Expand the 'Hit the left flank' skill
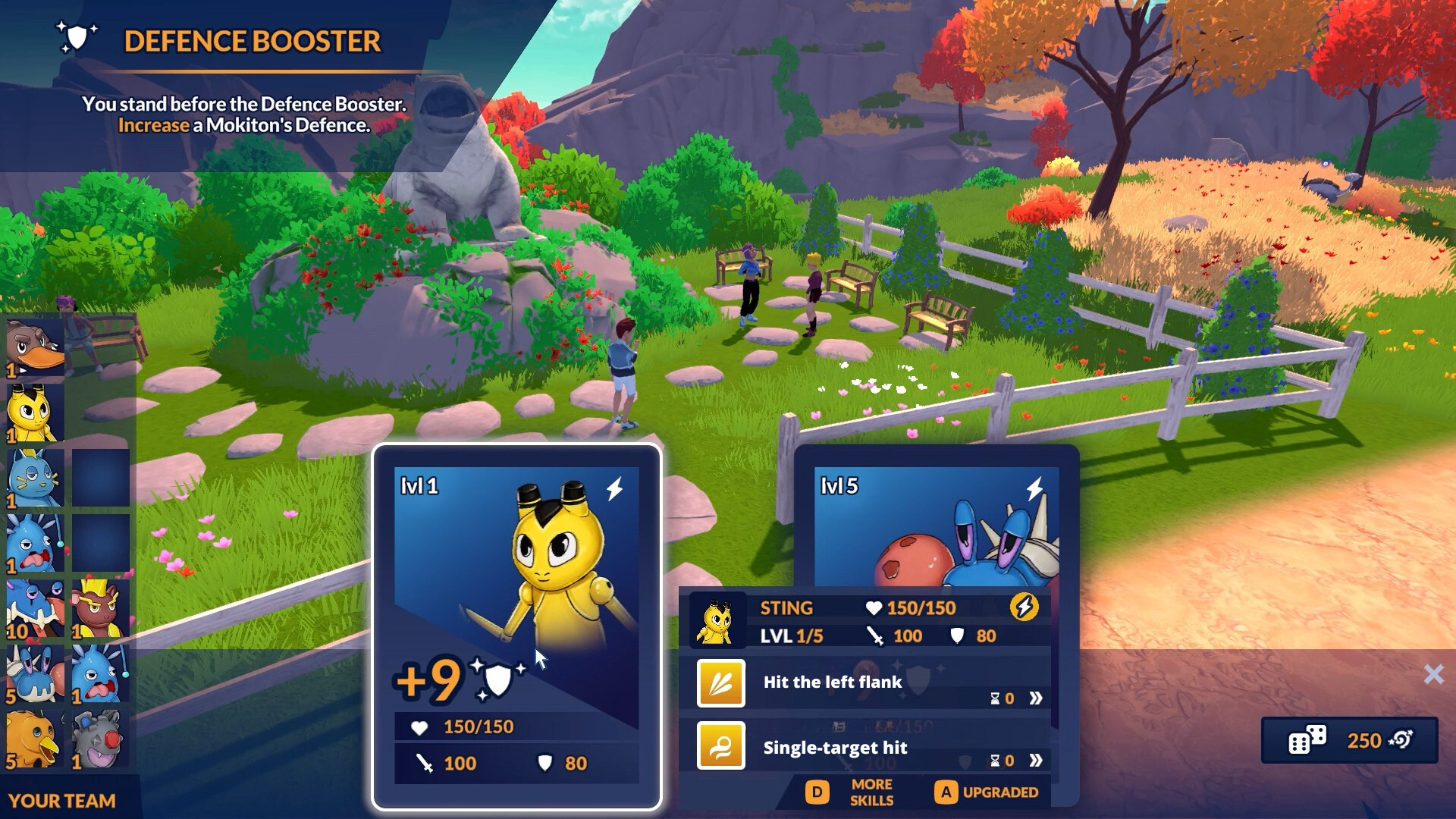 click(x=1035, y=698)
